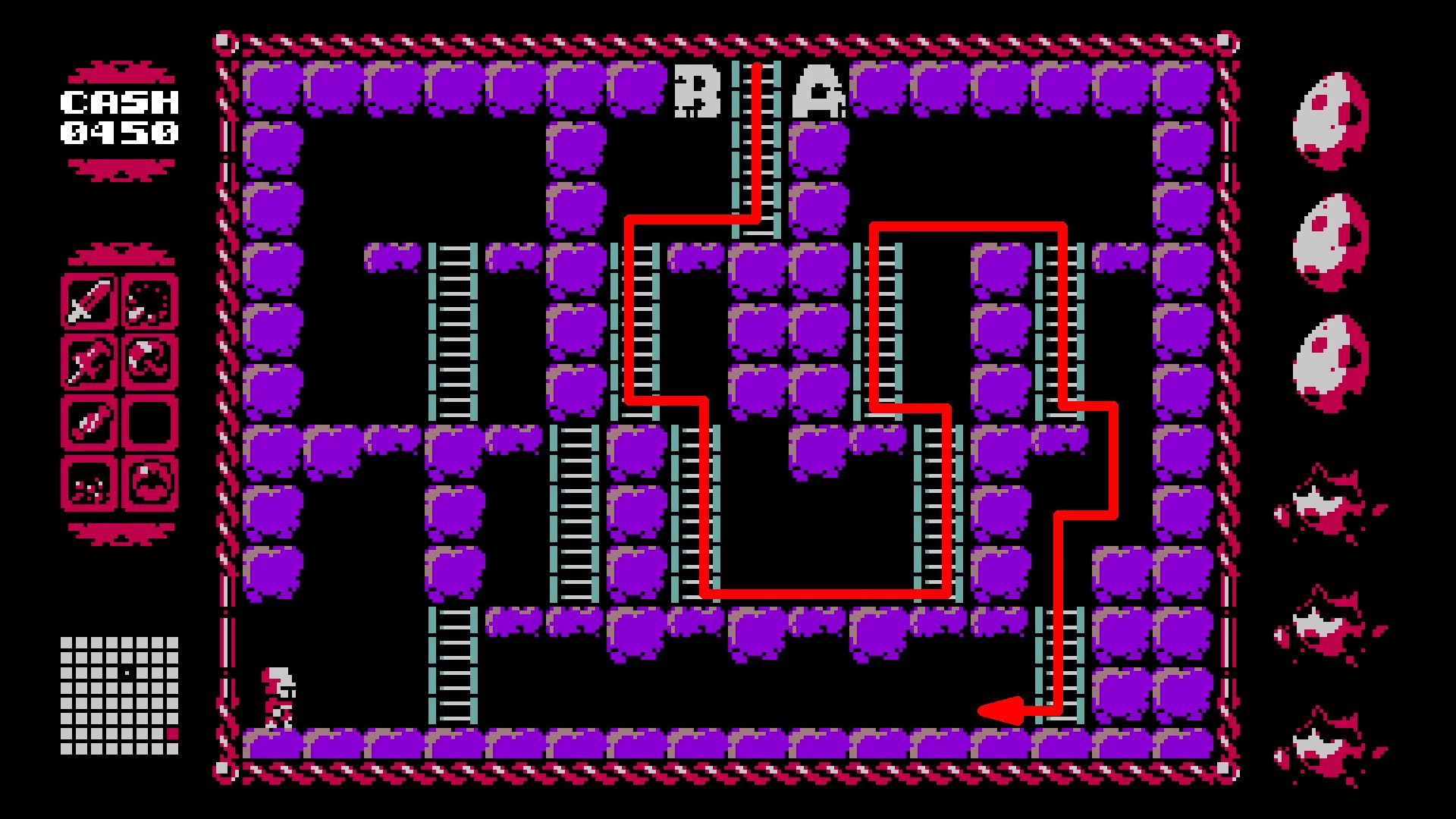Click the player character sprite
This screenshot has width=1456, height=819.
[281, 698]
